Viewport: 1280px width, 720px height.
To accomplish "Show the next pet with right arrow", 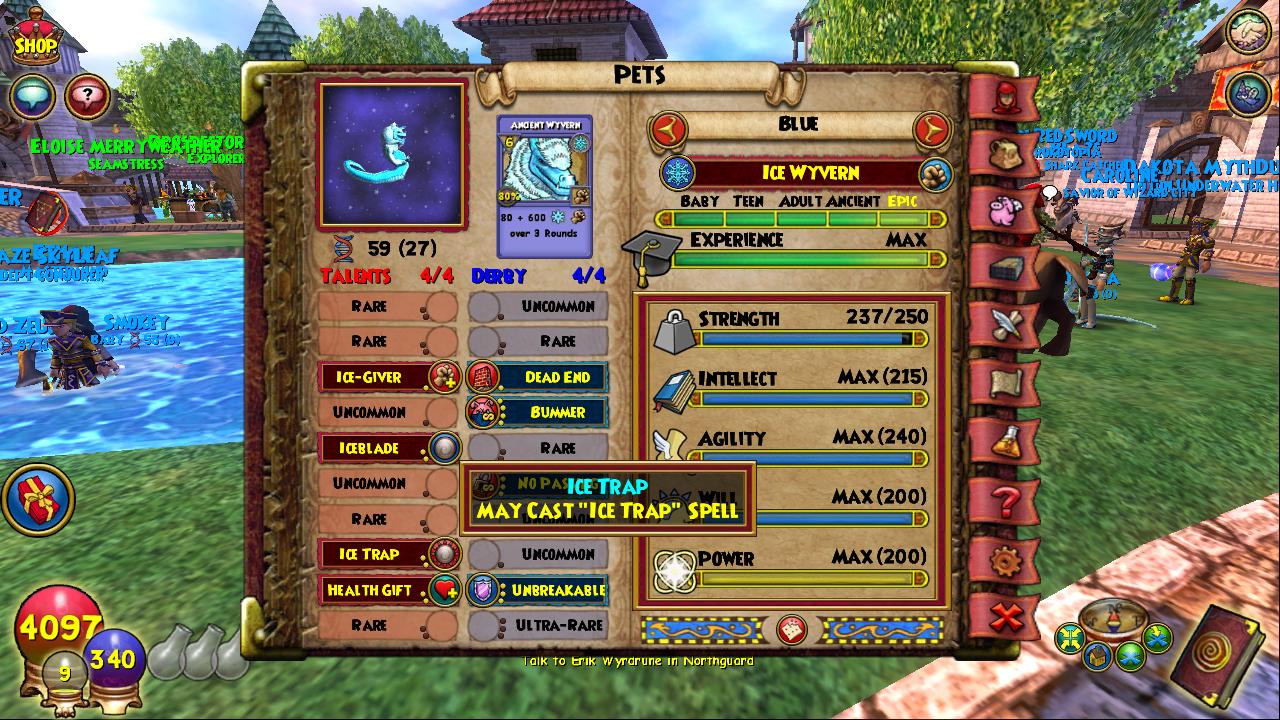I will pyautogui.click(x=932, y=129).
